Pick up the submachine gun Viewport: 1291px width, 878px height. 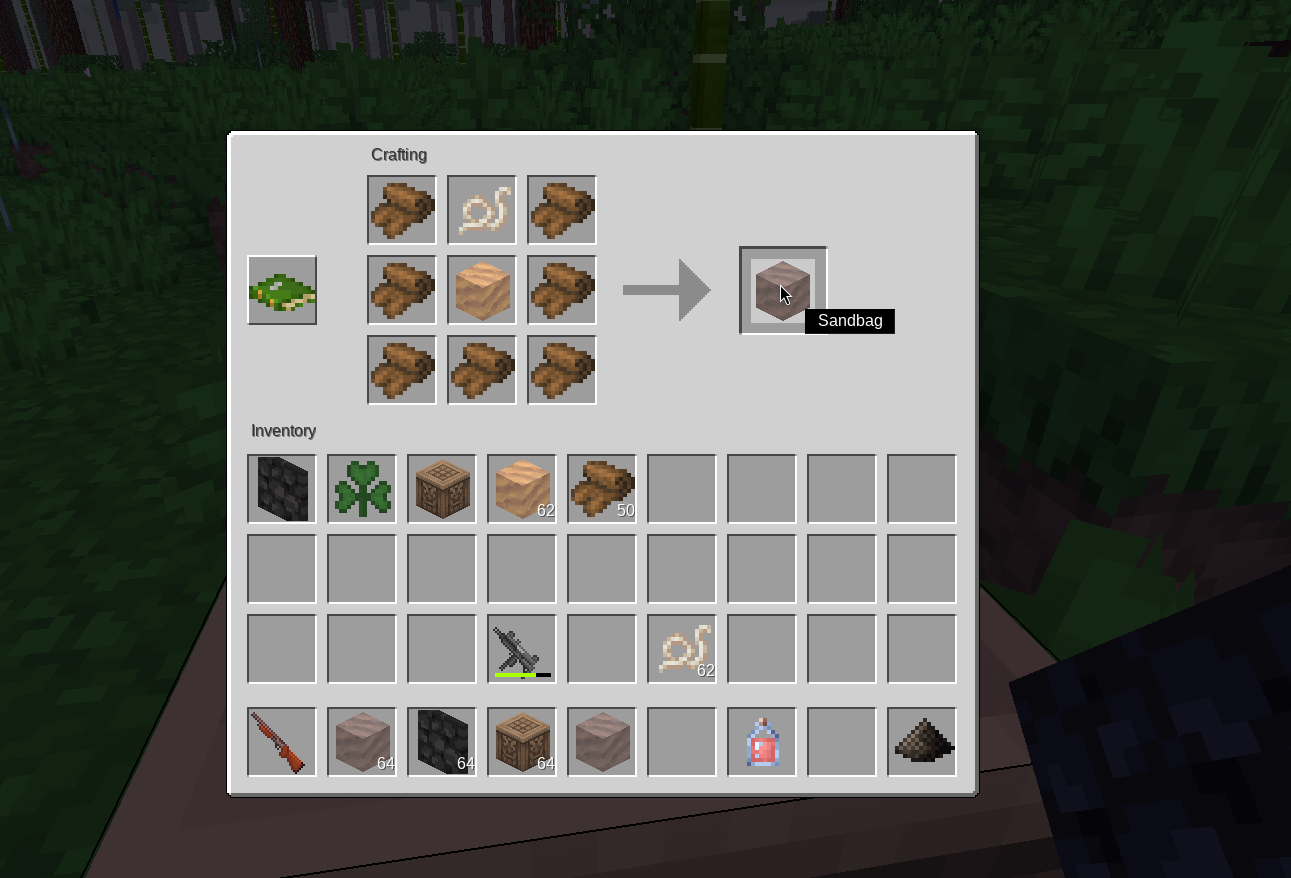[x=522, y=649]
